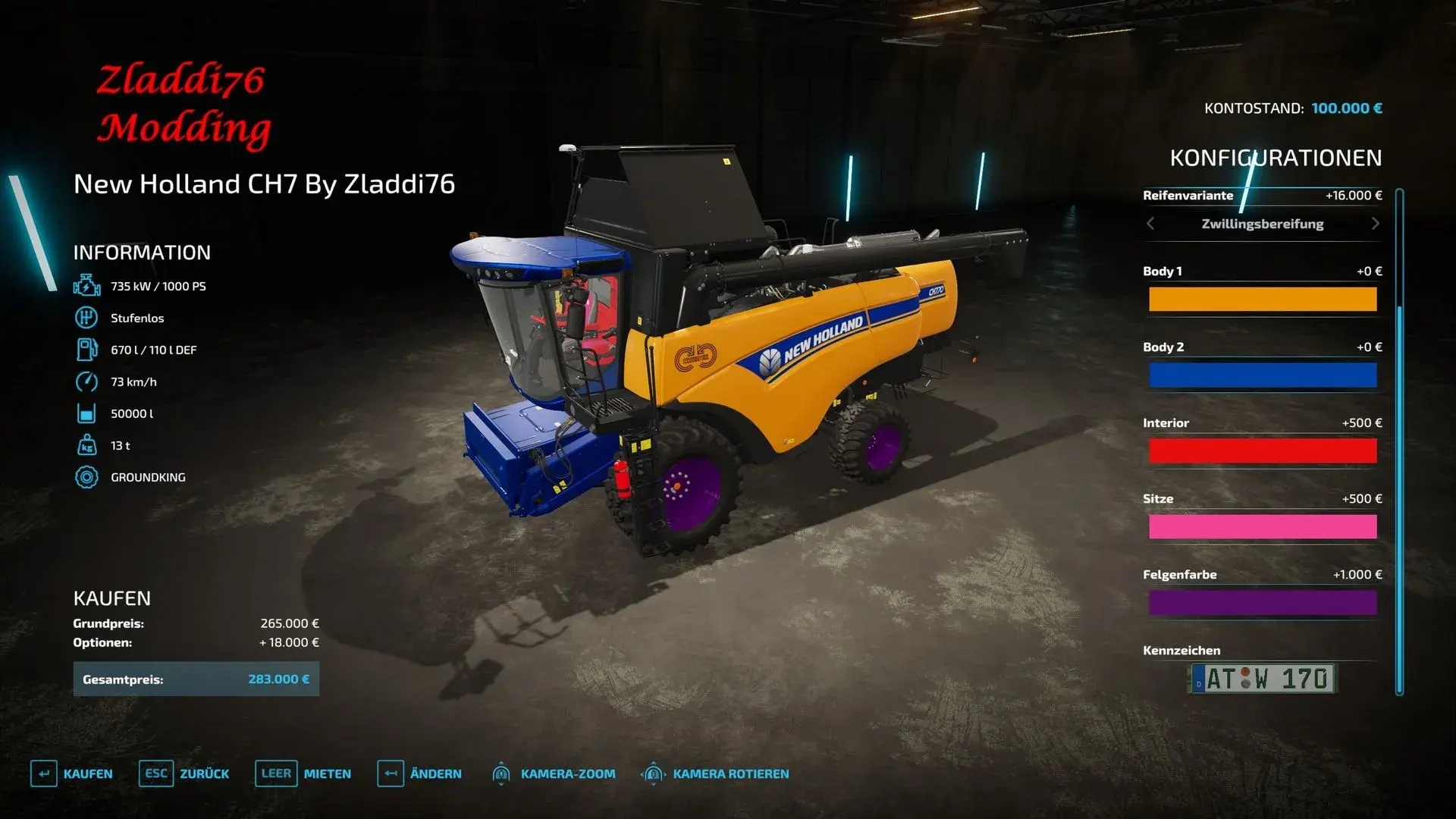This screenshot has height=819, width=1456.
Task: Click the ÄNDERN key icon in bottom bar
Action: point(390,773)
